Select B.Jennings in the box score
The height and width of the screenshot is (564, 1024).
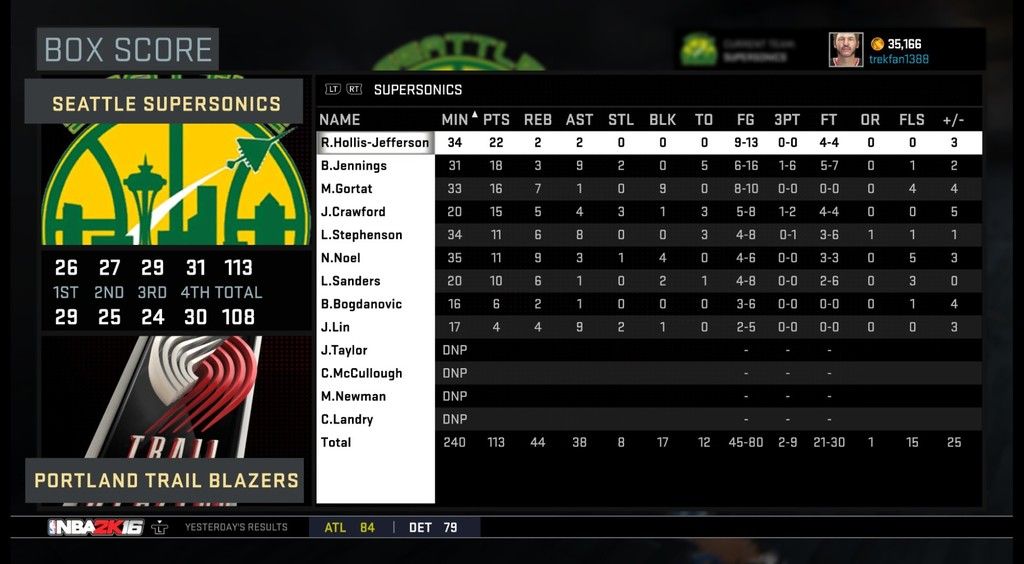coord(353,166)
